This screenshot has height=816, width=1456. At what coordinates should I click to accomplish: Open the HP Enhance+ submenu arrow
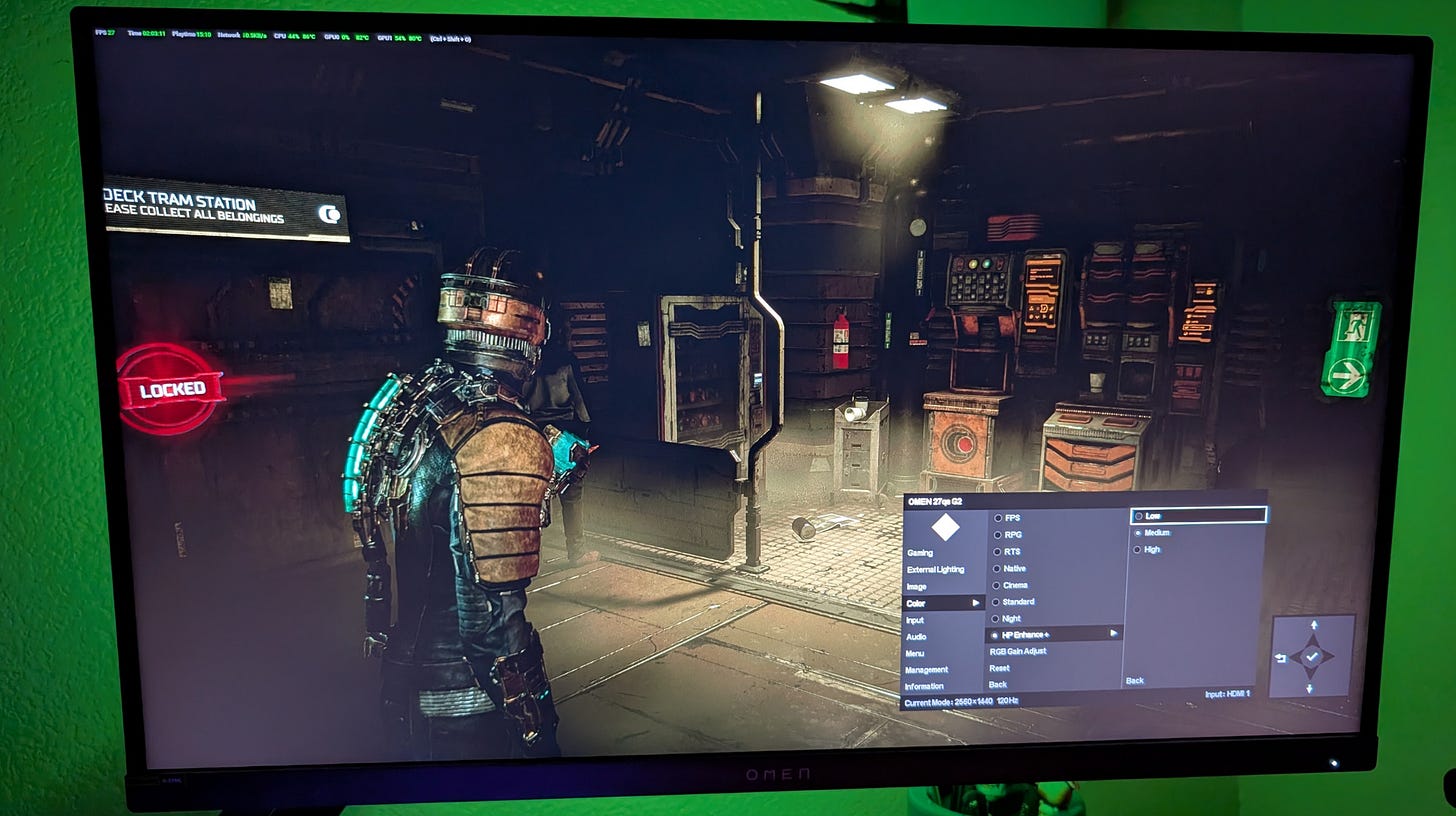1111,634
